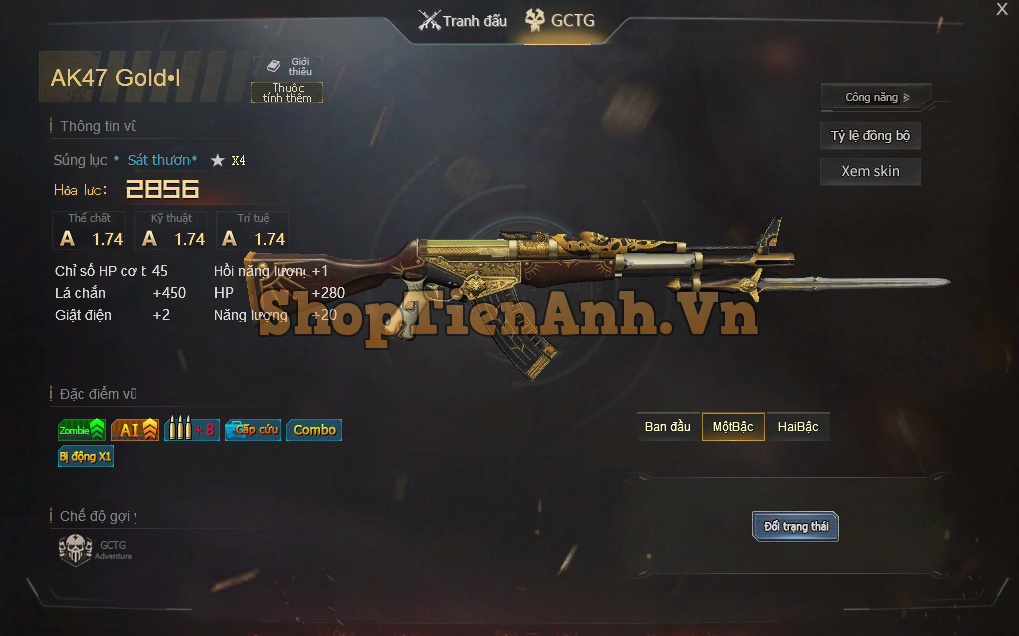This screenshot has height=636, width=1019.
Task: Open the Giới thiệu introduction
Action: click(x=290, y=66)
